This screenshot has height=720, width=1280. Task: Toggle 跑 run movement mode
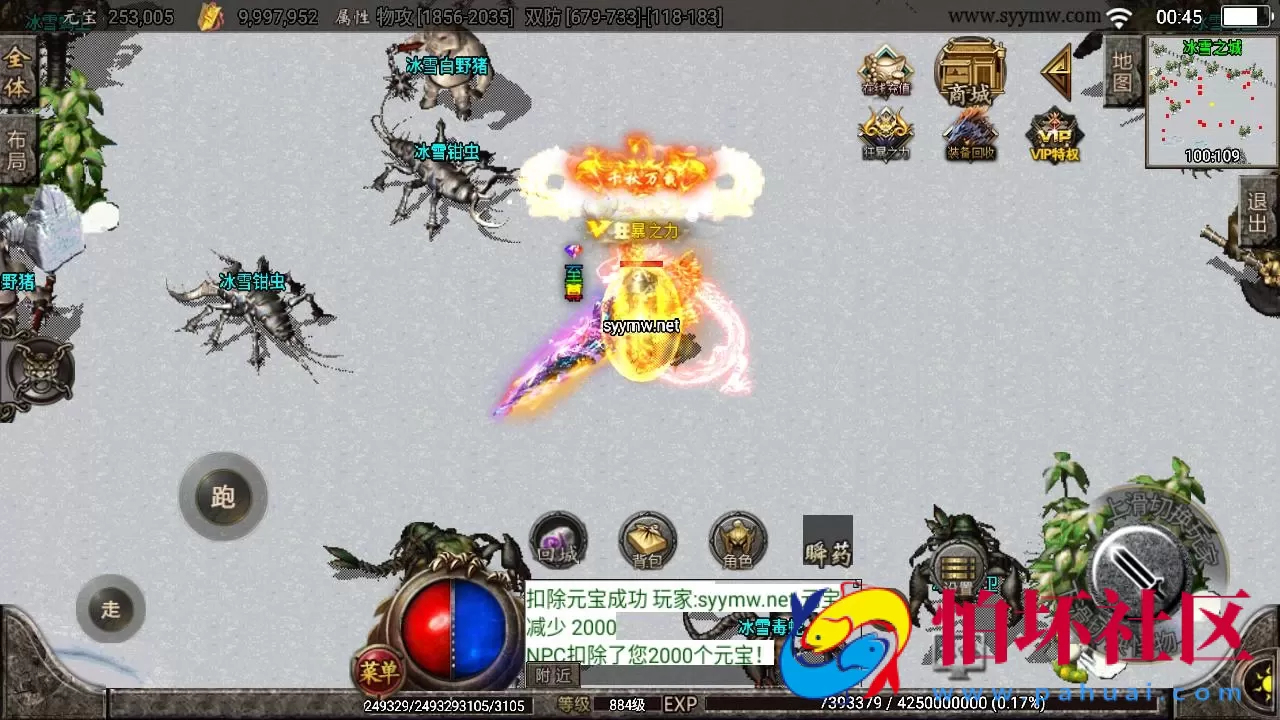(x=222, y=498)
